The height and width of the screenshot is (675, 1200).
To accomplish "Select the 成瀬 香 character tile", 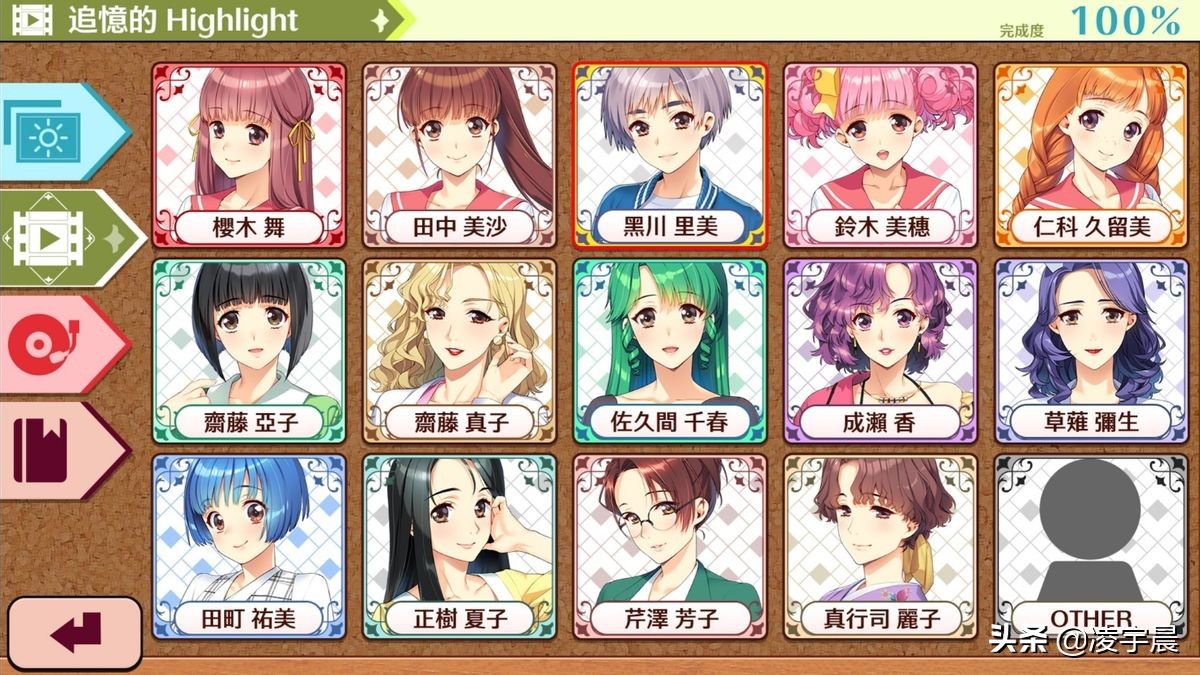I will (880, 350).
